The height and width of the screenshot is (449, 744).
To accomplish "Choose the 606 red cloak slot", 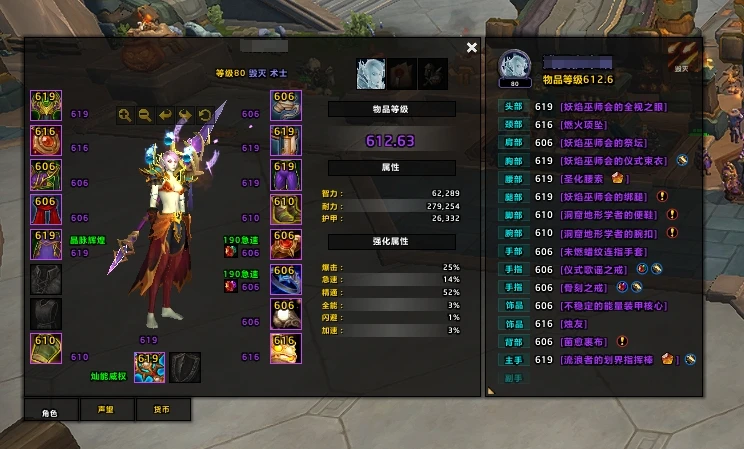I will coord(46,210).
